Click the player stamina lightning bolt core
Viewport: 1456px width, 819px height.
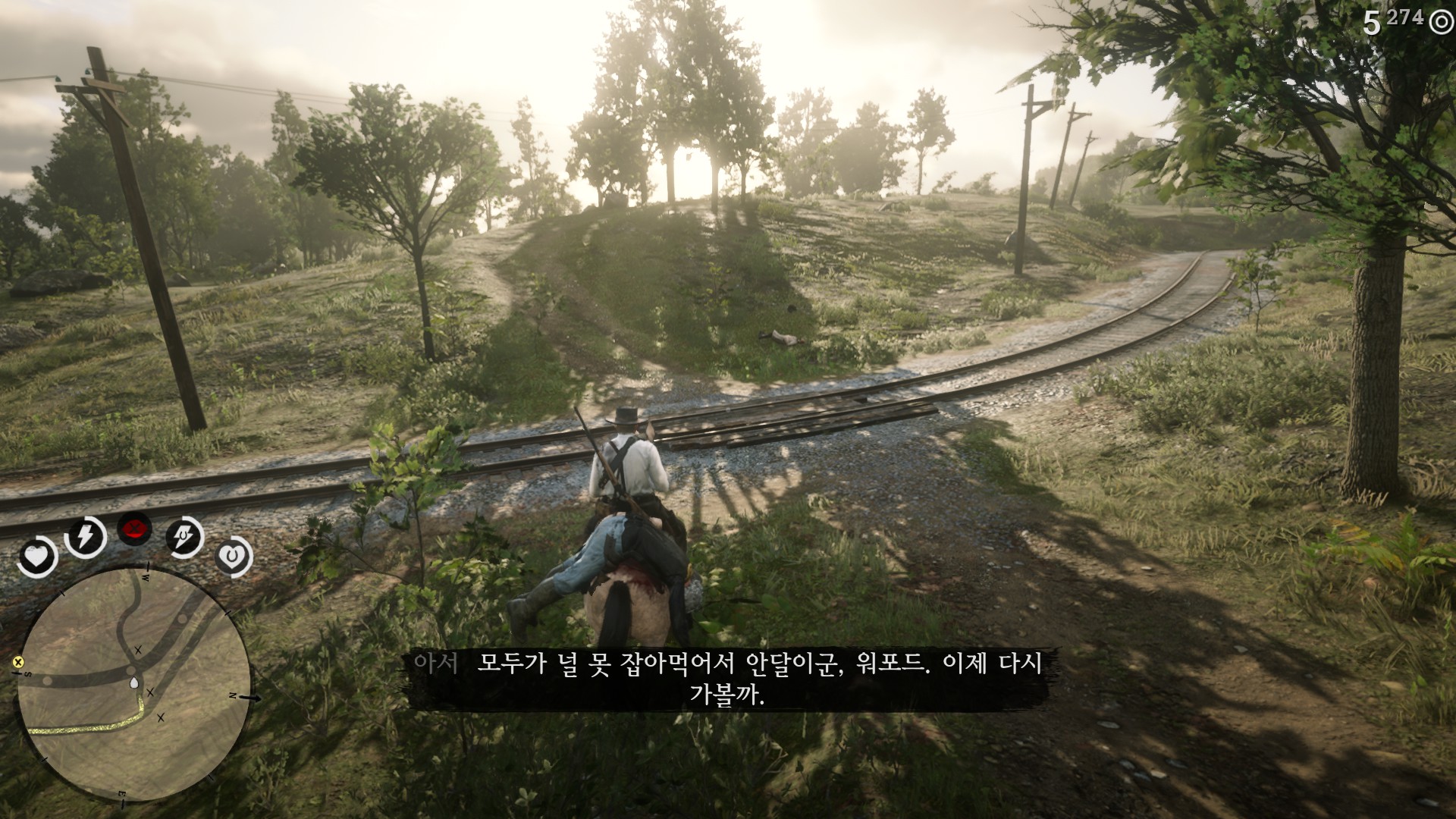(x=84, y=537)
